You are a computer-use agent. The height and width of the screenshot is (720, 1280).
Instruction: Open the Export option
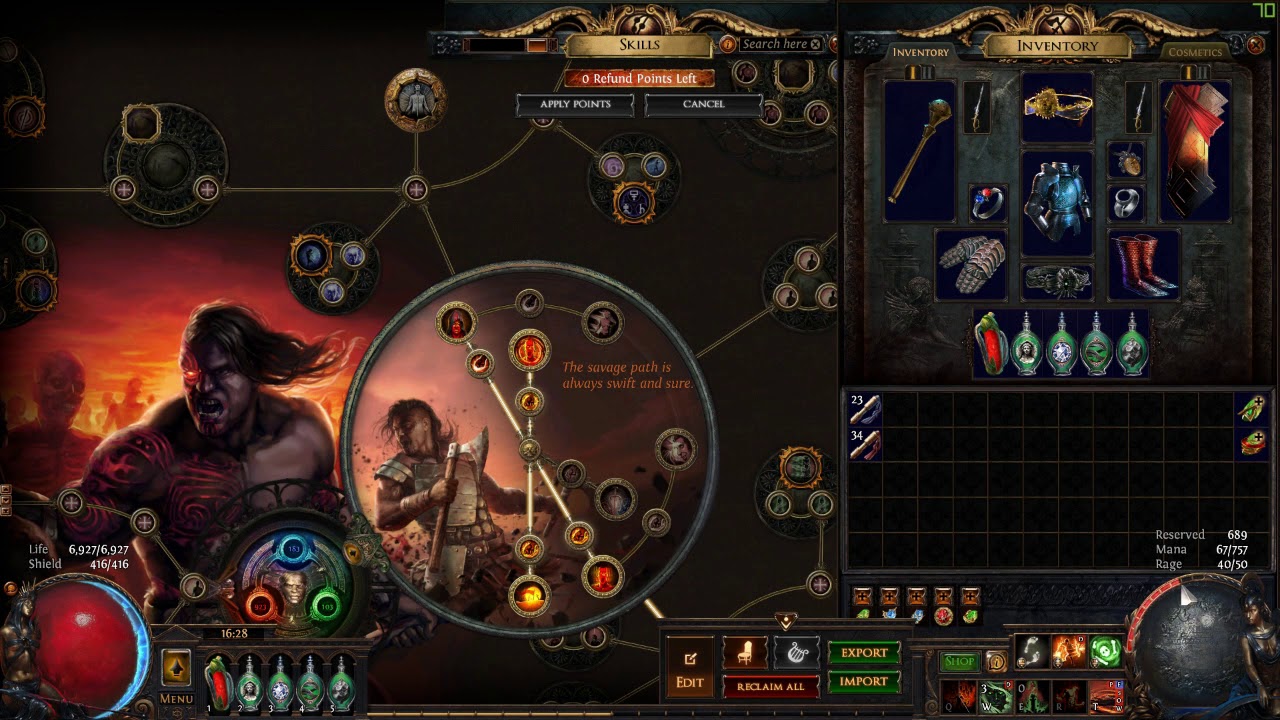[x=864, y=653]
